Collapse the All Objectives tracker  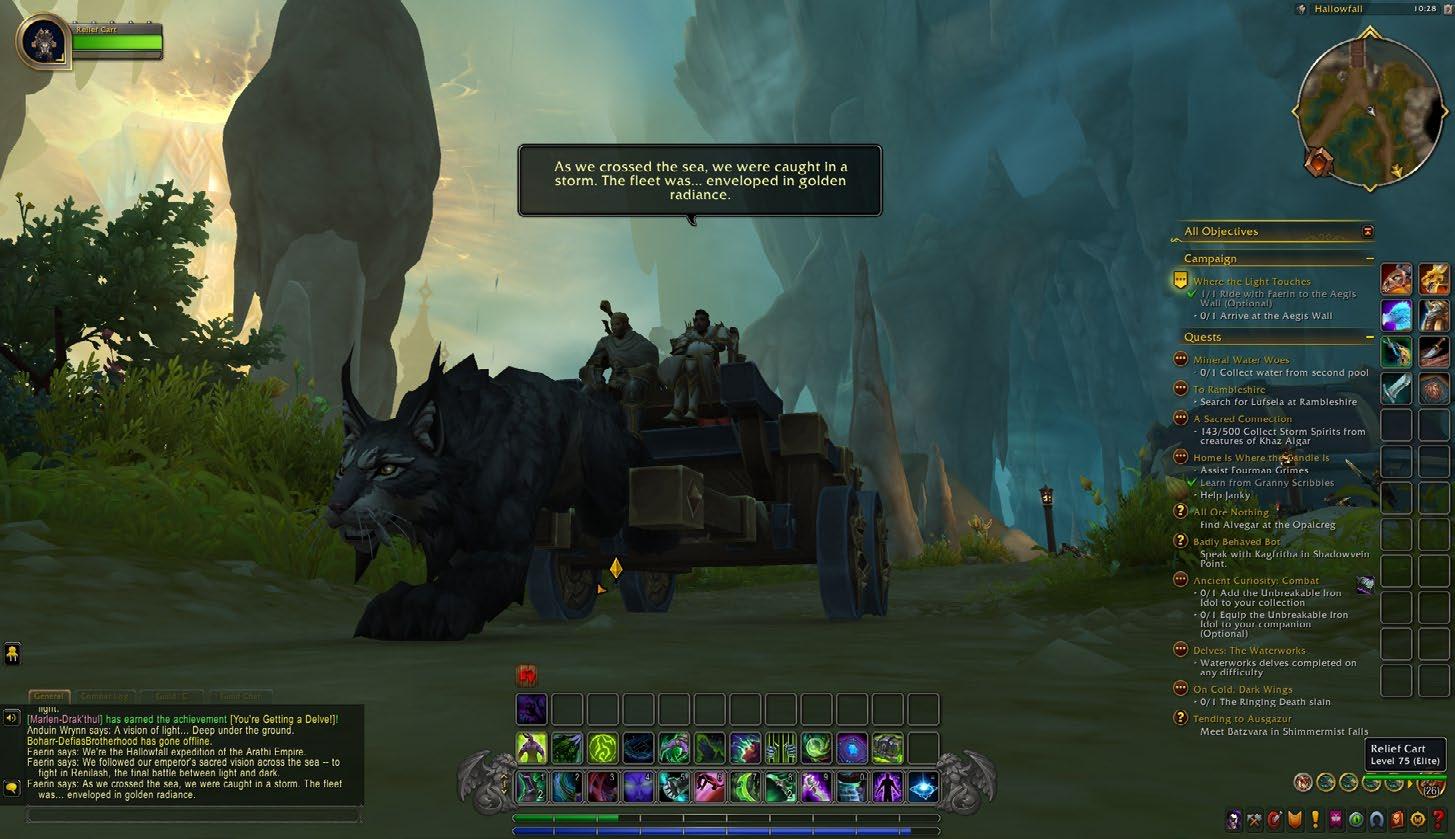[x=1368, y=232]
